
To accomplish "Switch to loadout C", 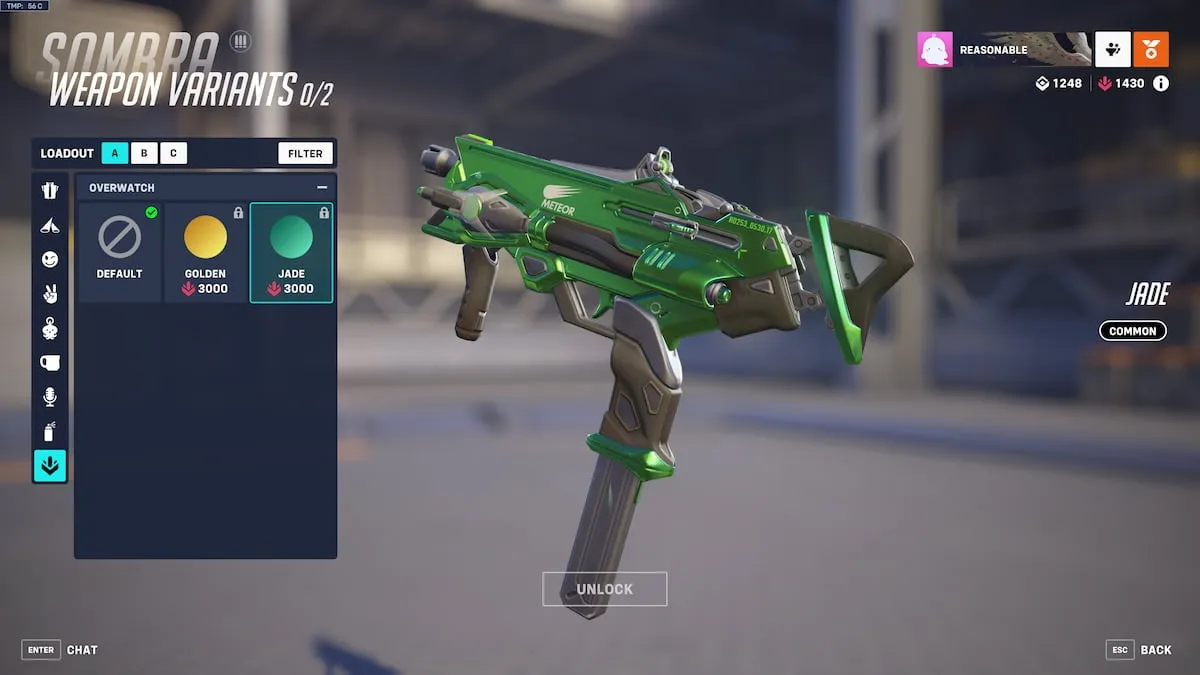I will tap(173, 153).
